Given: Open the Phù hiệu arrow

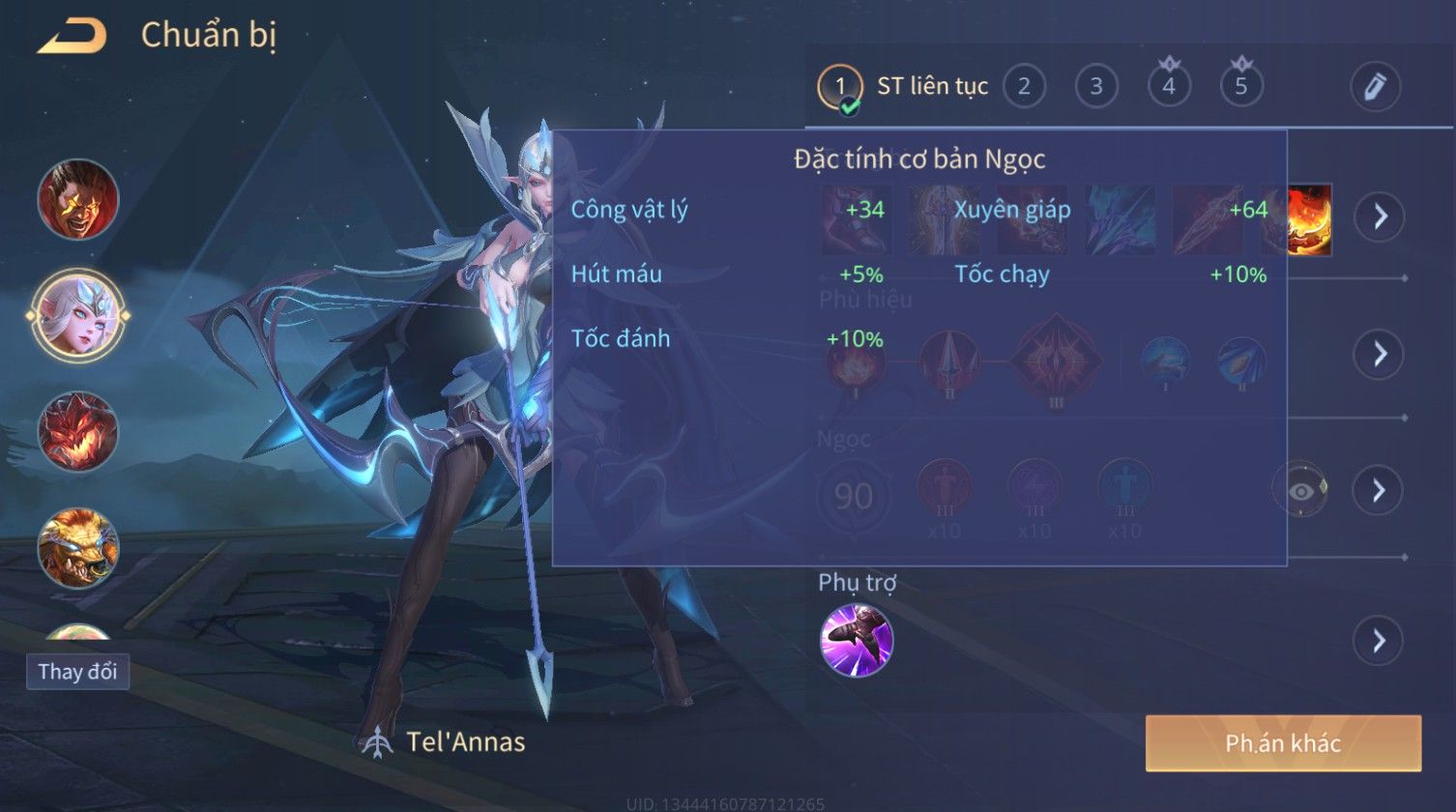Looking at the screenshot, I should coord(1378,354).
